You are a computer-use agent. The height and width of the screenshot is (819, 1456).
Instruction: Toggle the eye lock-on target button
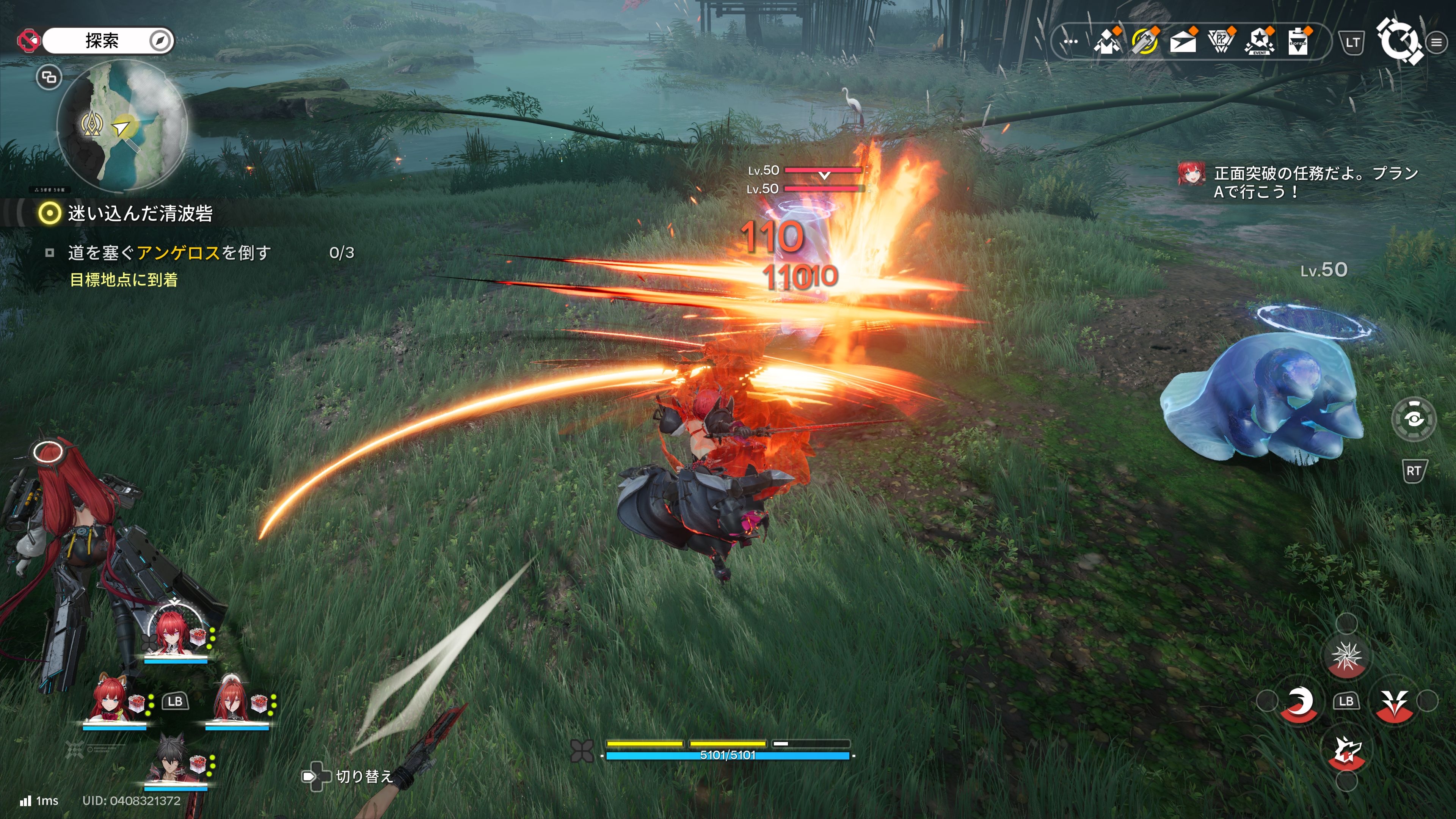coord(1414,419)
